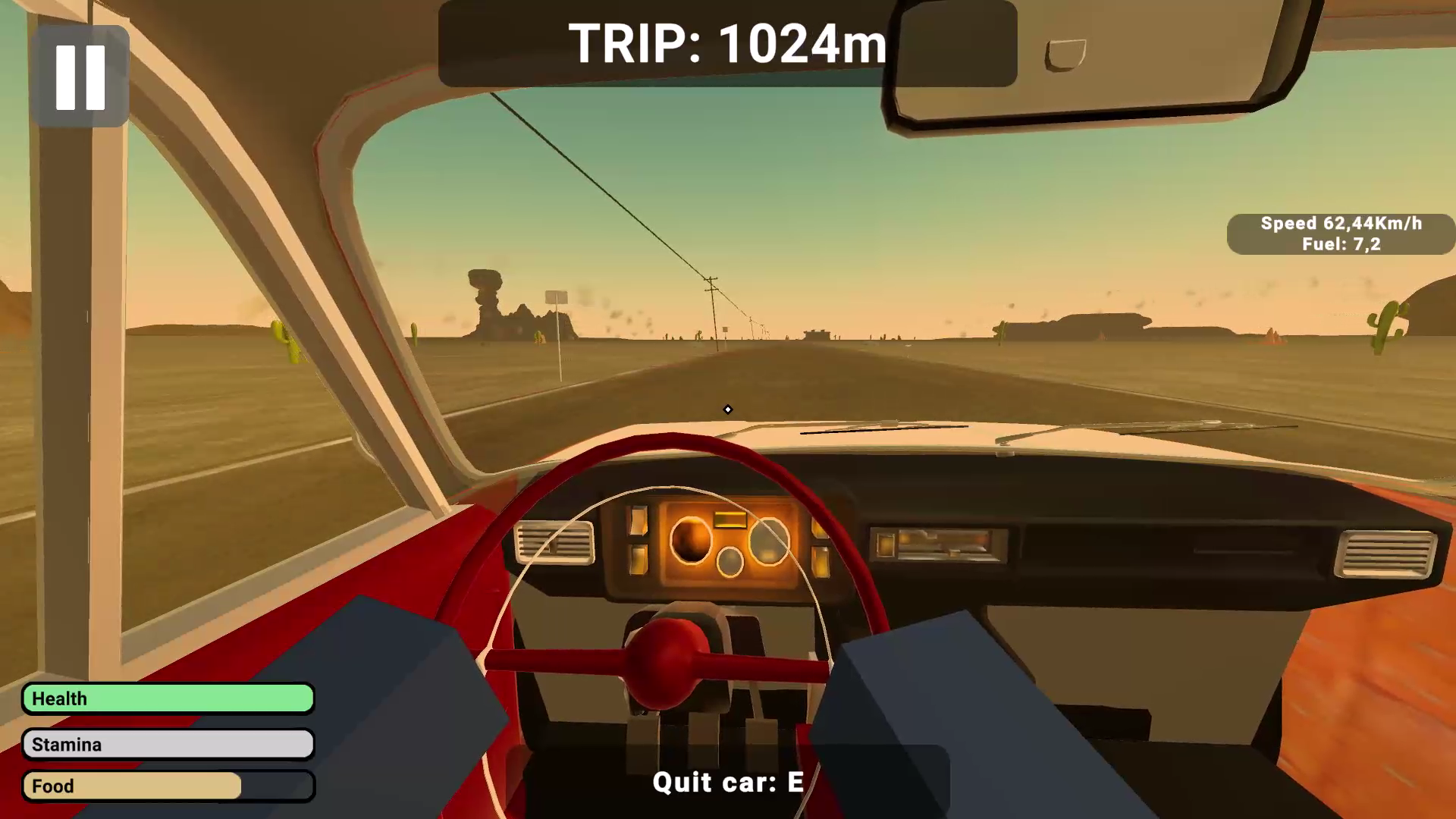Click the crosshair dot at screen center
1456x819 pixels.
click(x=727, y=409)
